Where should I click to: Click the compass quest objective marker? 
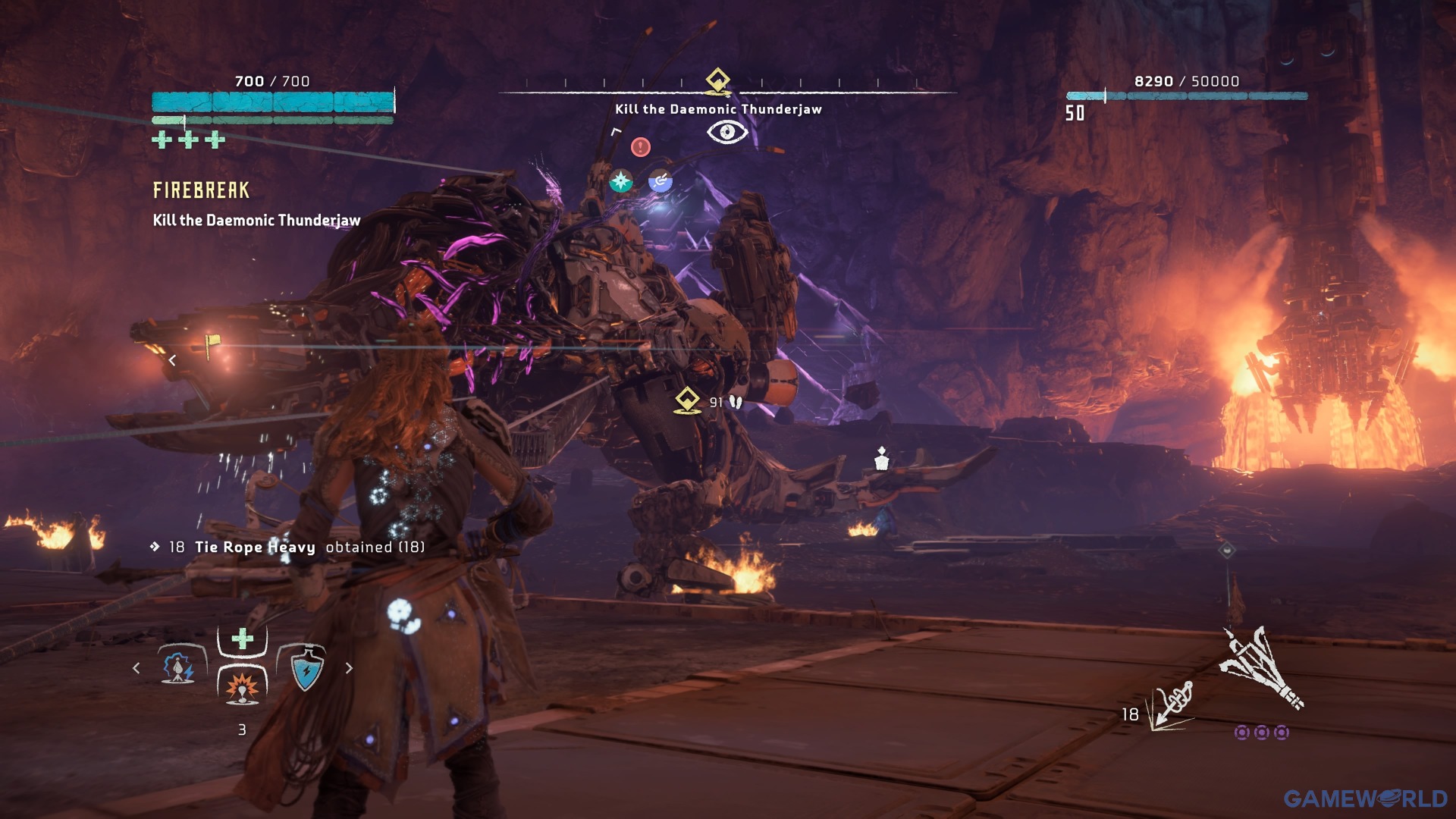click(x=717, y=80)
